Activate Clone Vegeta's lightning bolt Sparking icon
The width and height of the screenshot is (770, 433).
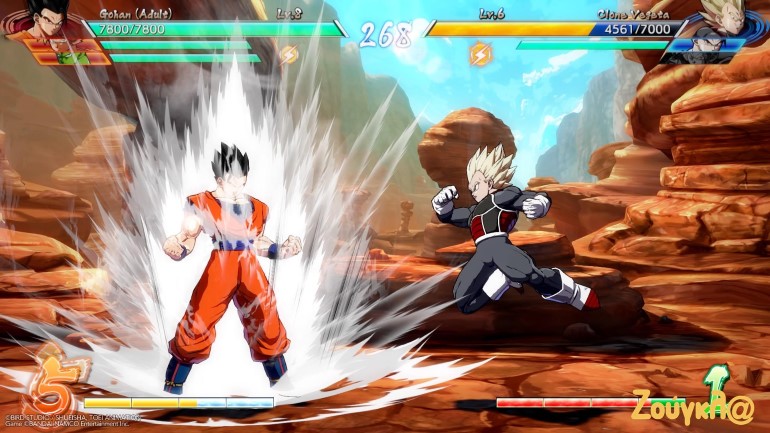[x=480, y=53]
